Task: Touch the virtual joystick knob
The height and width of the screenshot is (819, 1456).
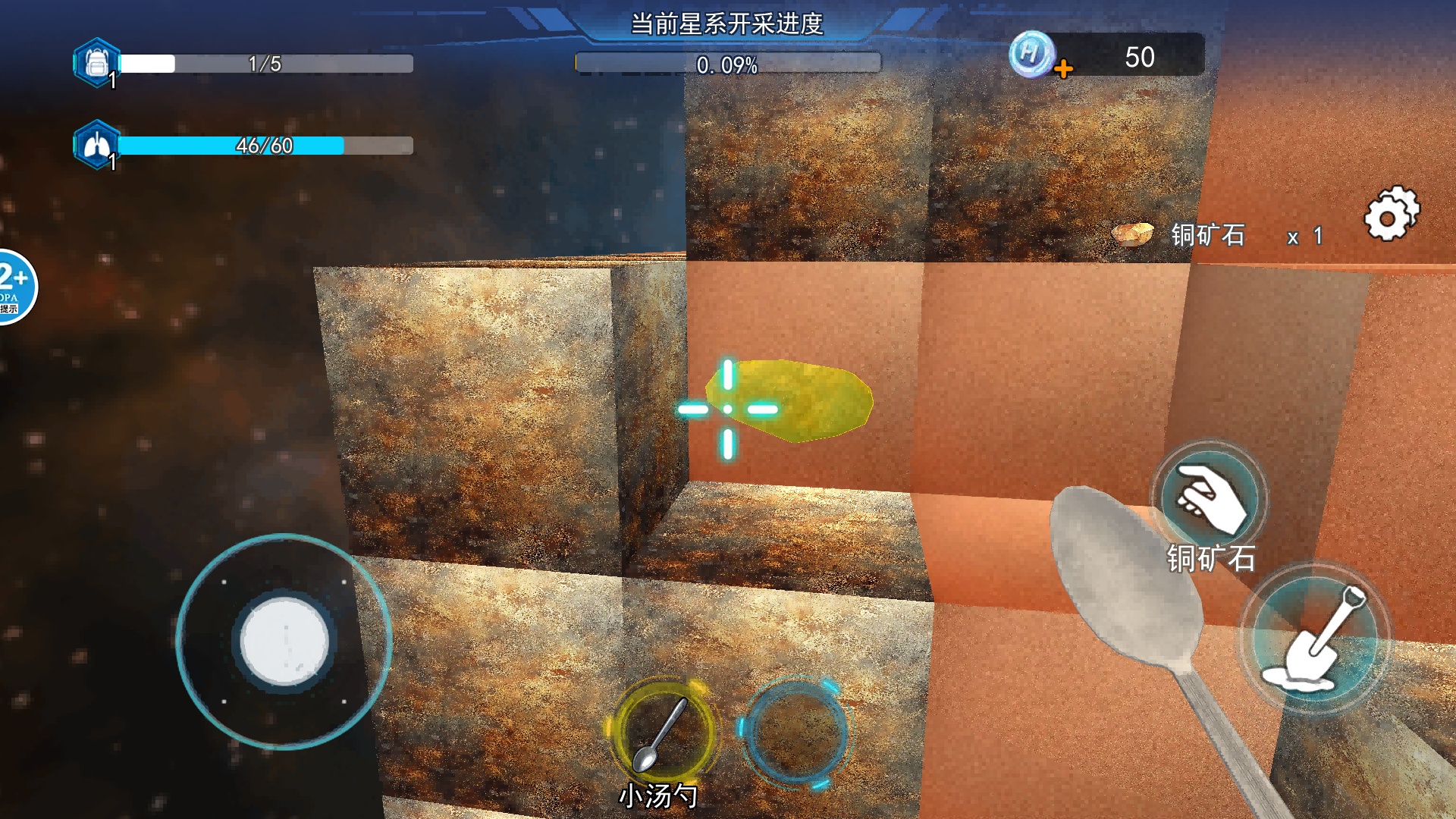Action: pyautogui.click(x=284, y=641)
